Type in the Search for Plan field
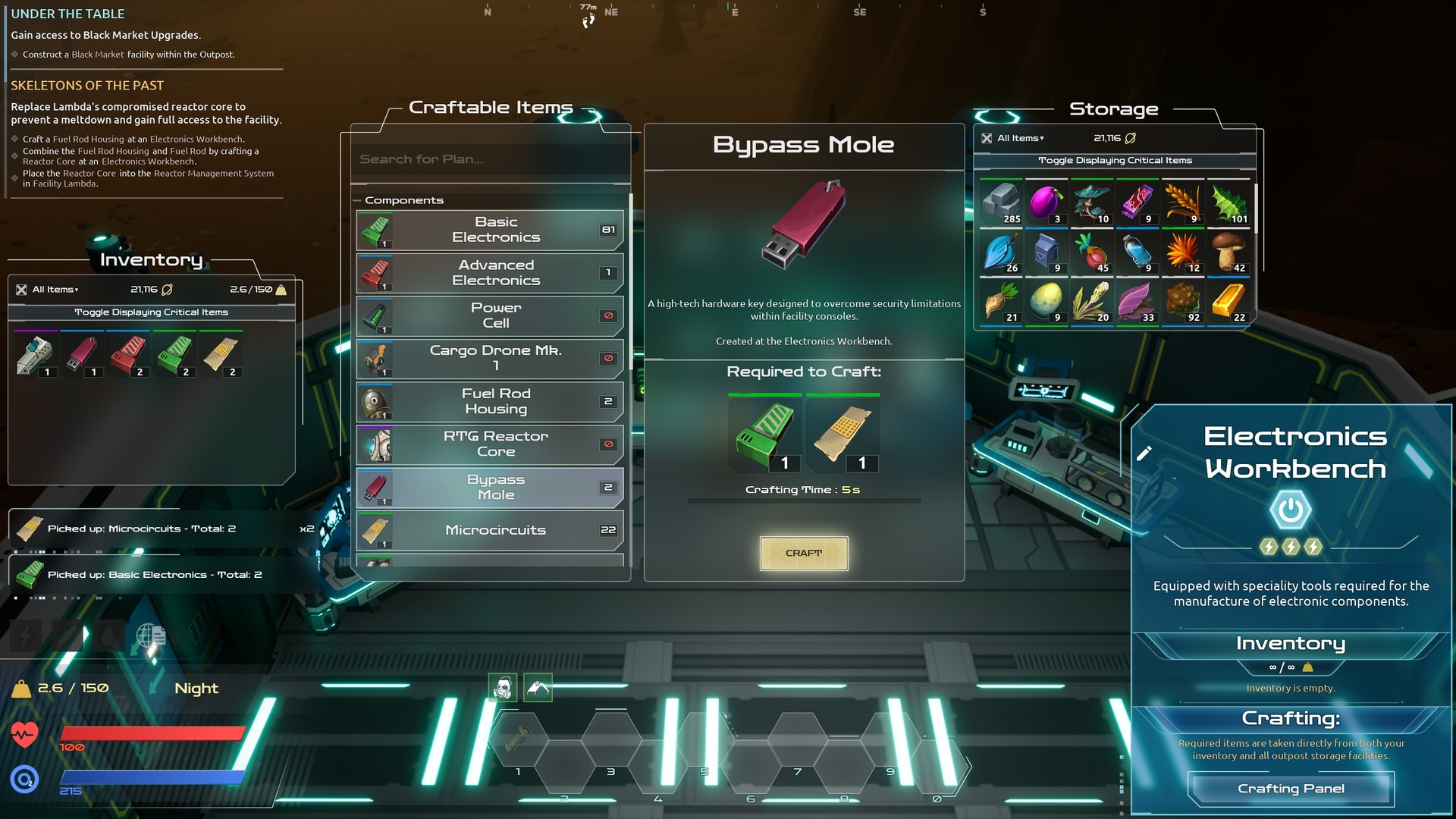The width and height of the screenshot is (1456, 819). [490, 159]
